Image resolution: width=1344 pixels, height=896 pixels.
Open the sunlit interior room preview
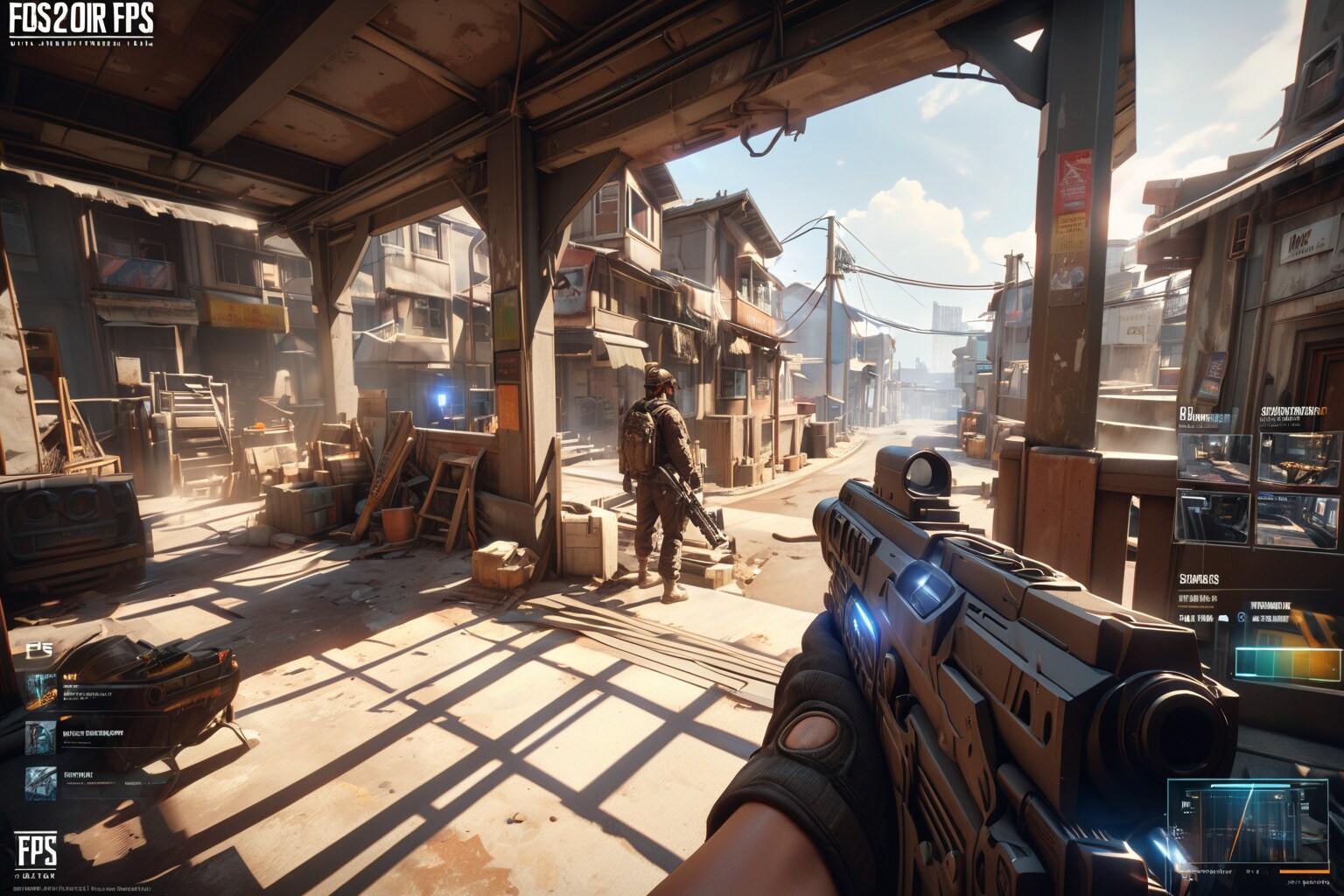pyautogui.click(x=1217, y=457)
